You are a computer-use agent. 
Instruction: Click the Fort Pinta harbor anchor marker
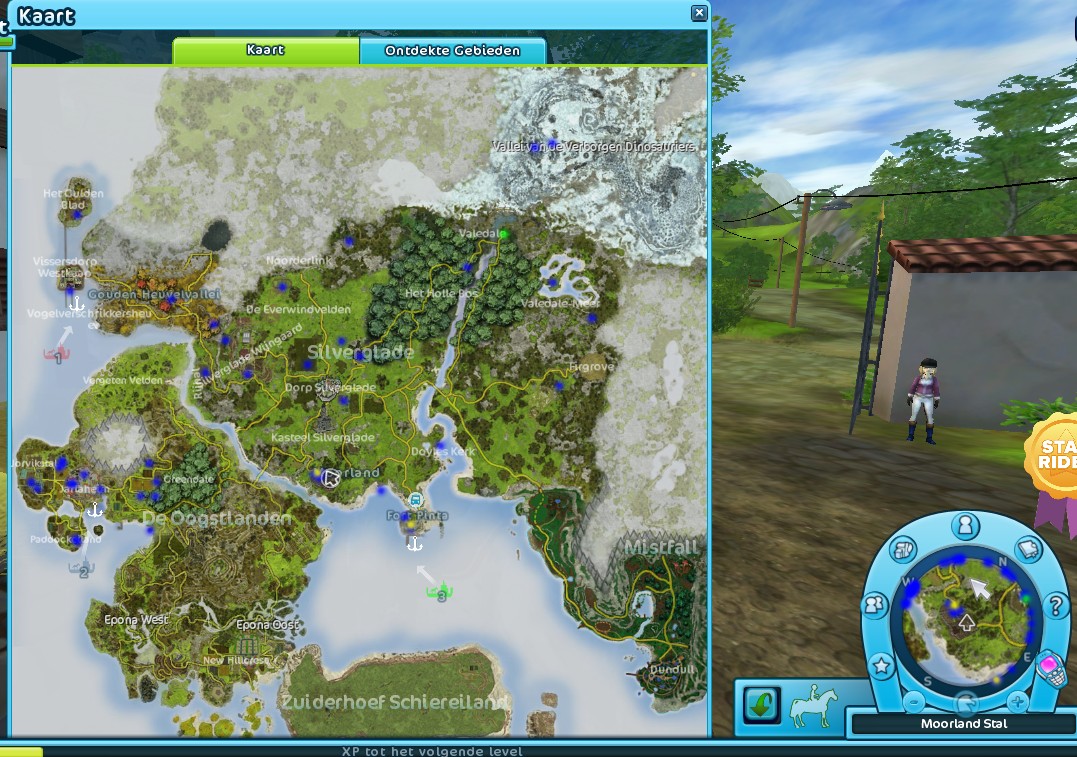(413, 543)
